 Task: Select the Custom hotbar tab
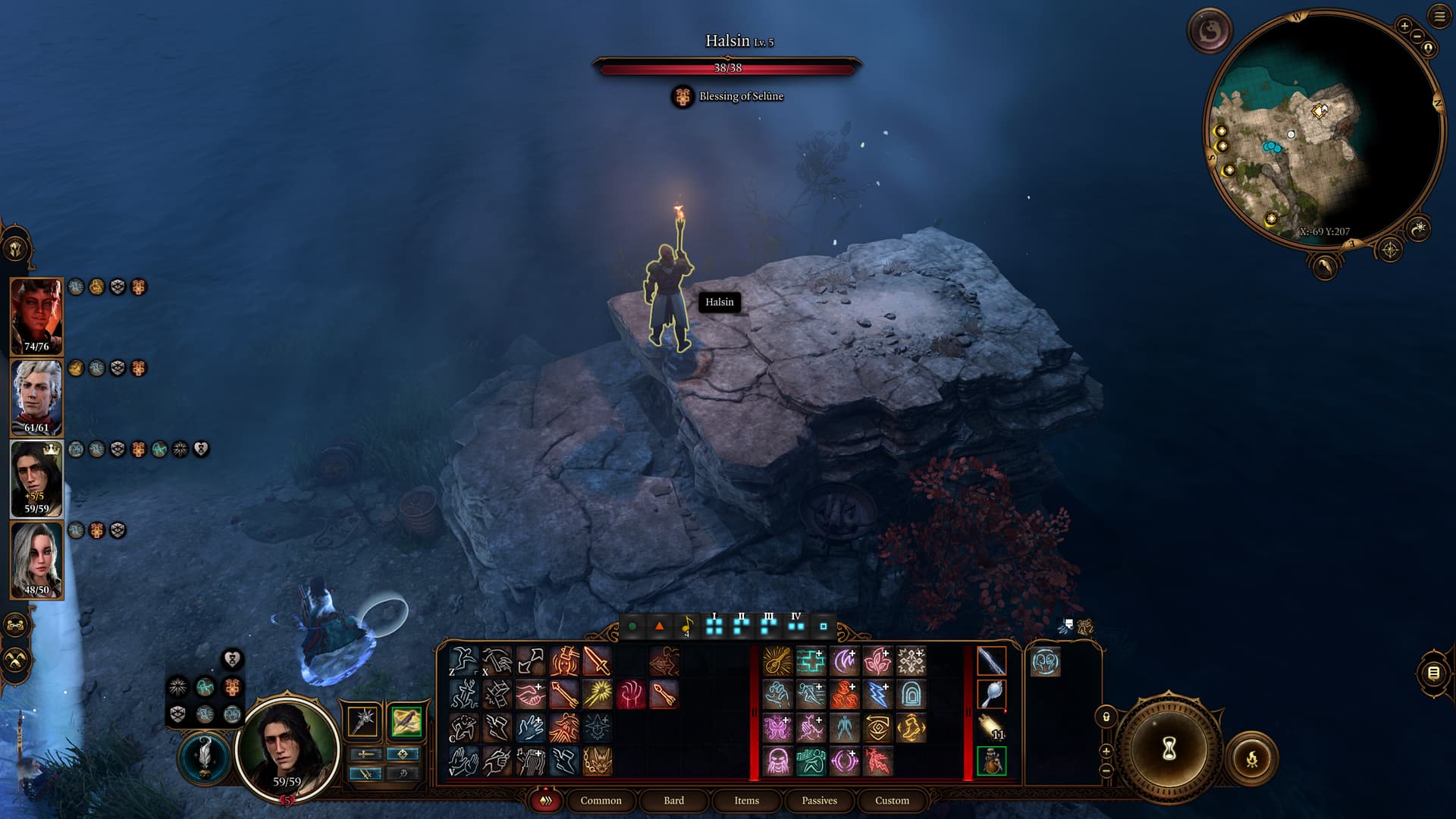click(x=892, y=800)
